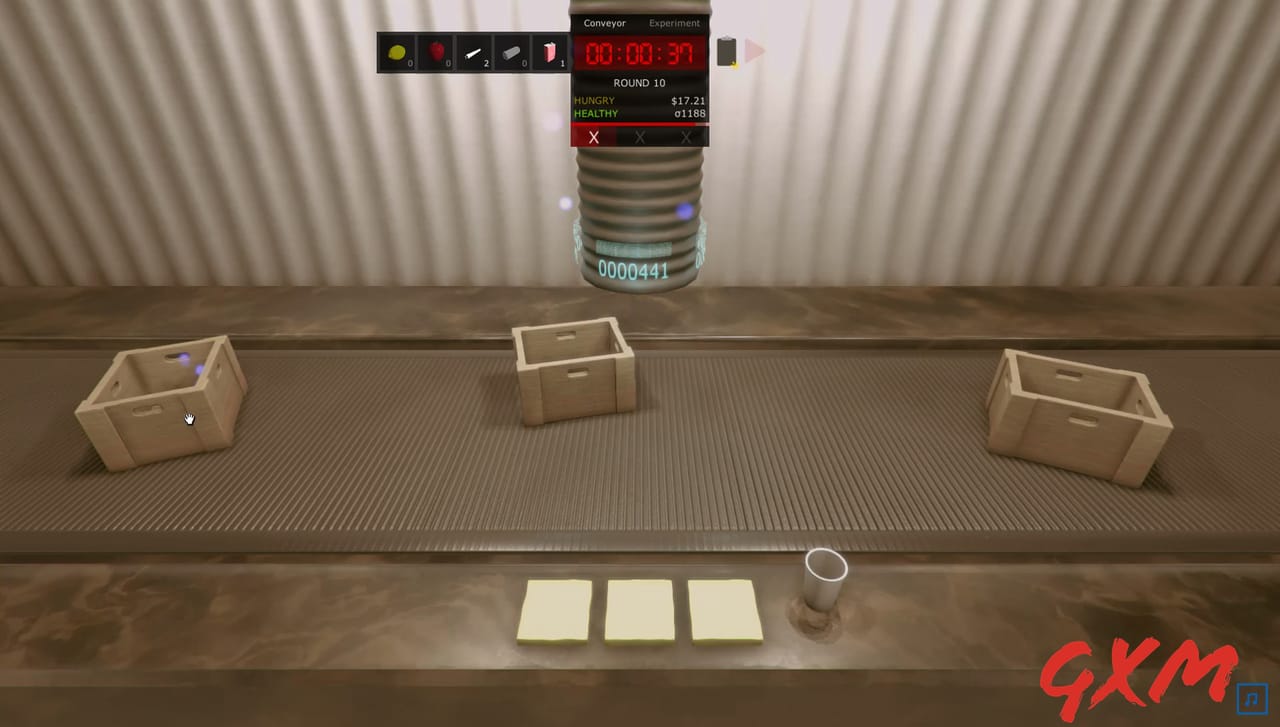The width and height of the screenshot is (1280, 727).
Task: Click the red round progress bar
Action: pos(639,126)
